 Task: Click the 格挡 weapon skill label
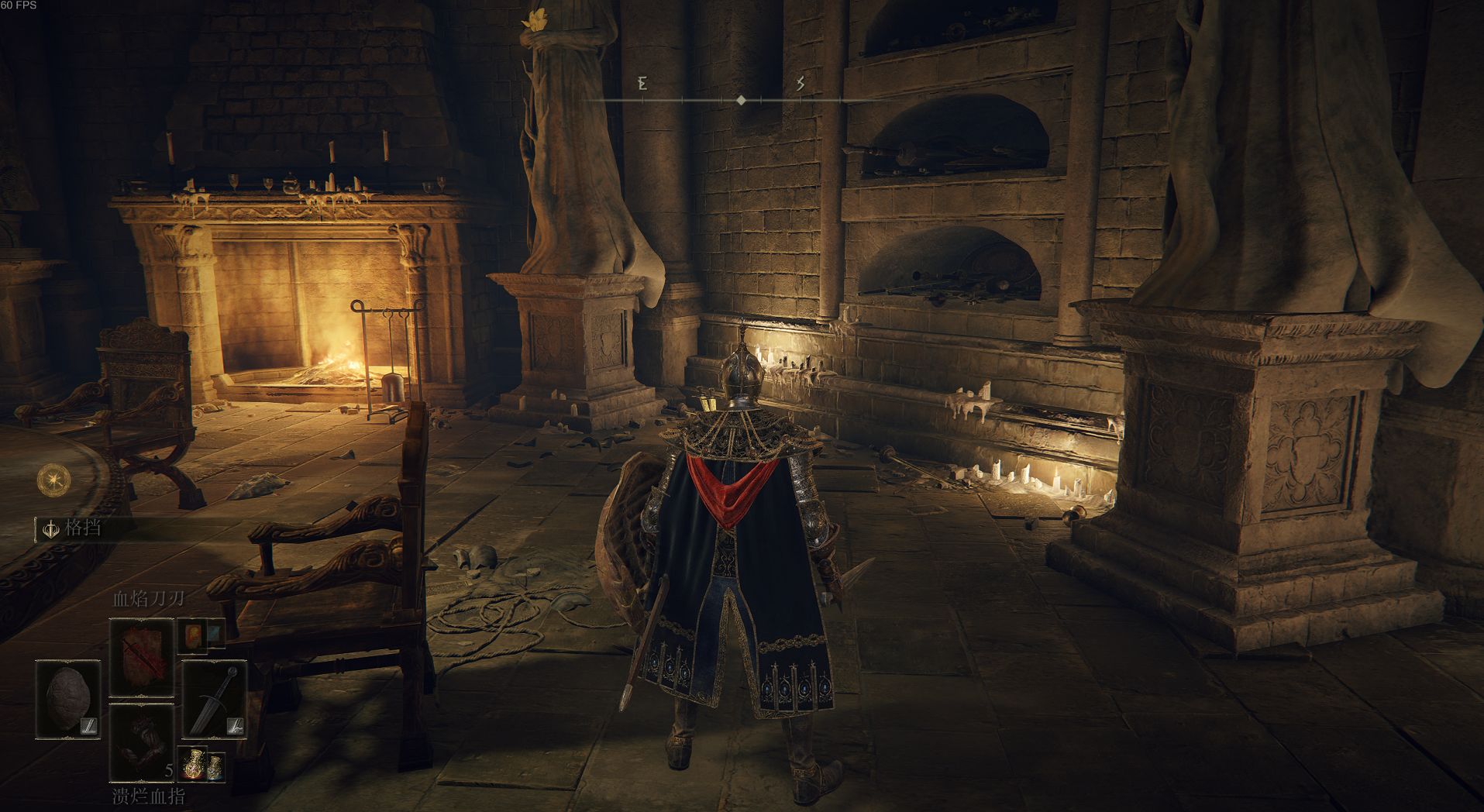pos(82,528)
